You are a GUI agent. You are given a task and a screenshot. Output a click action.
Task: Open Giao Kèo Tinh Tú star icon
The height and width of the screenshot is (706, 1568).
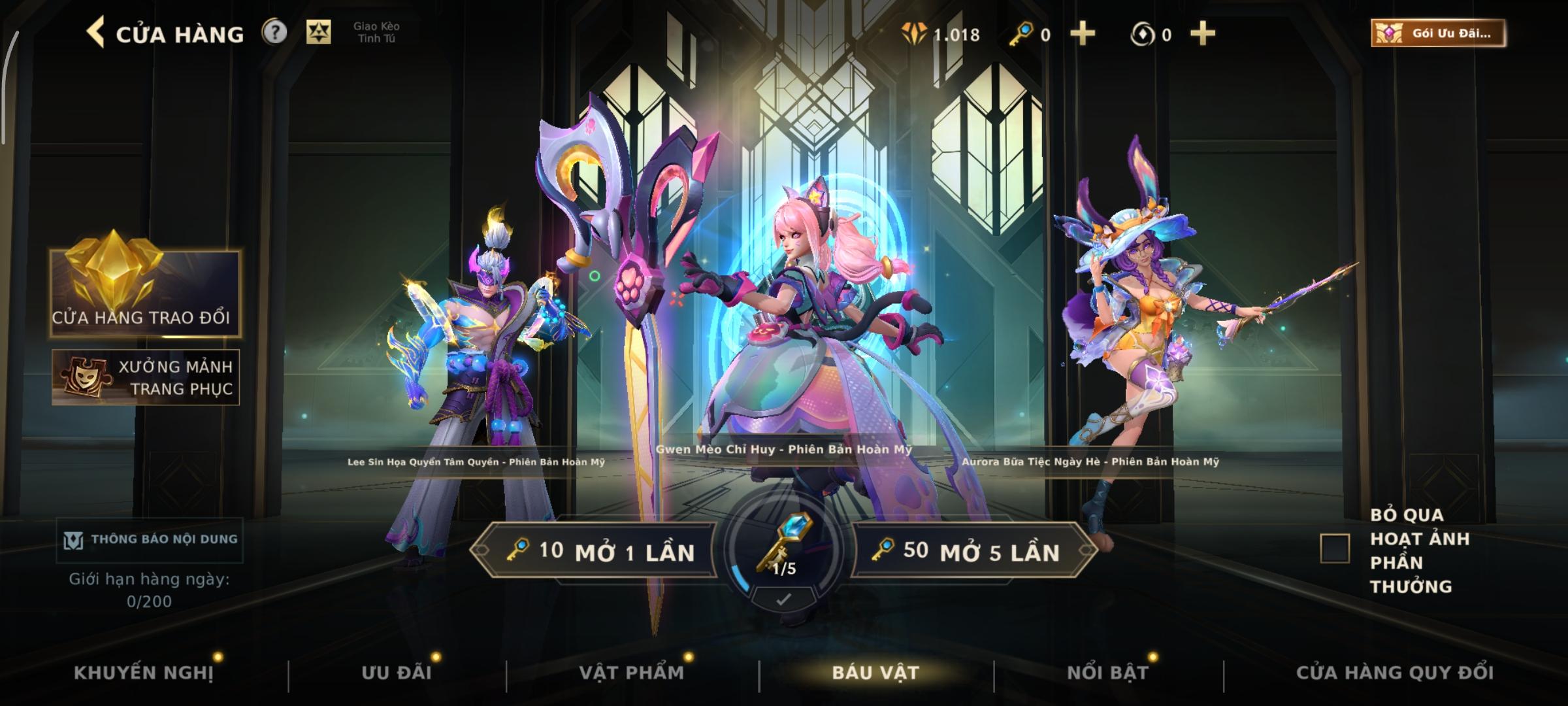click(319, 32)
